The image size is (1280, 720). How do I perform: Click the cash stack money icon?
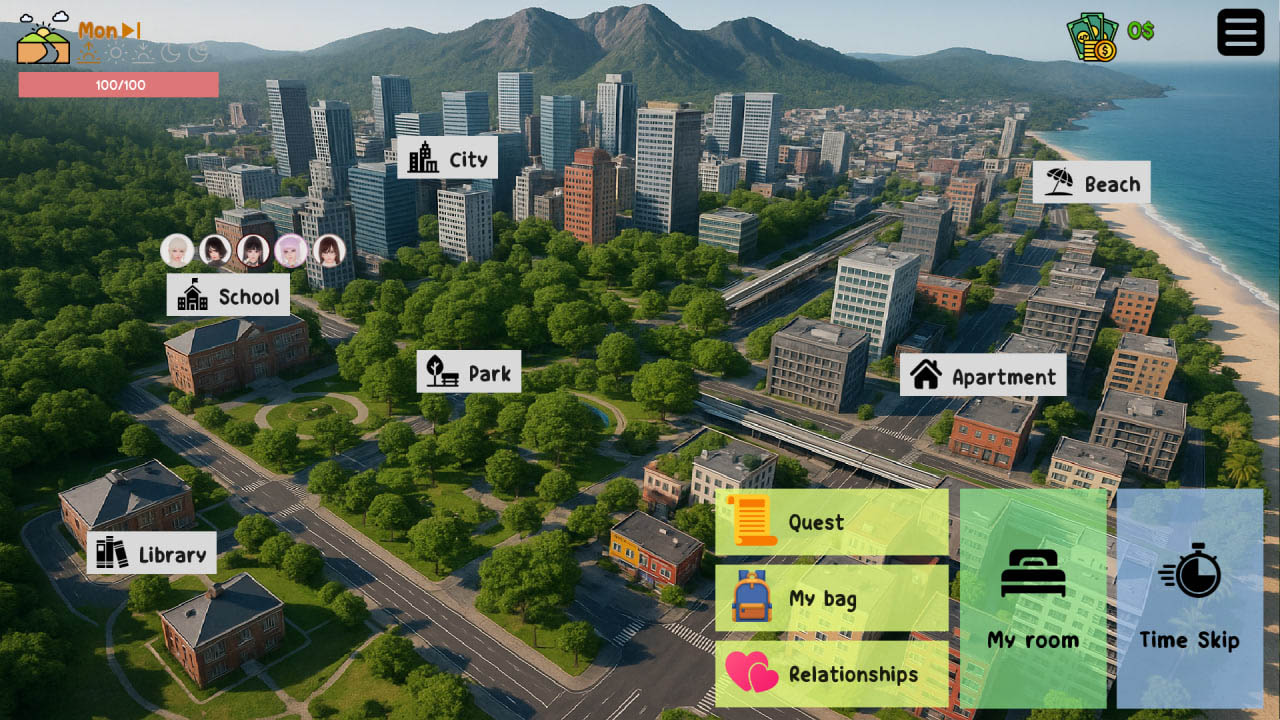1092,38
